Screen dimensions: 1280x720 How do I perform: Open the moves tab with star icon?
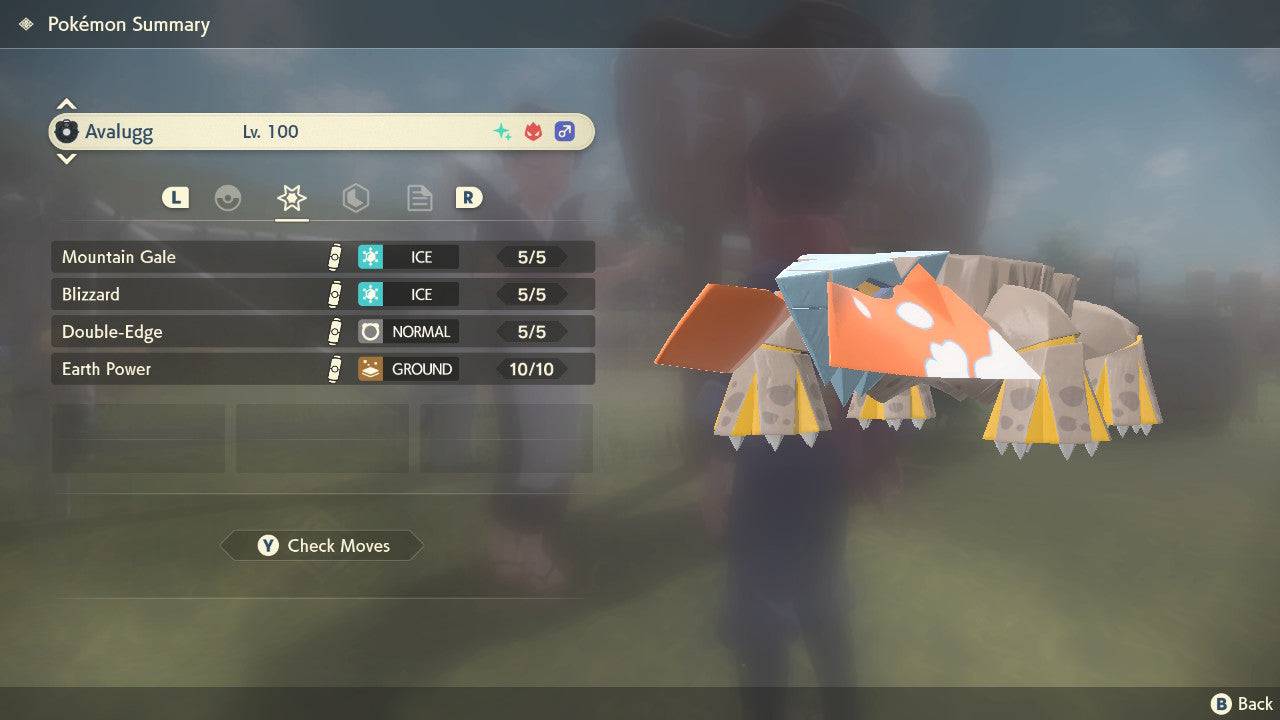pyautogui.click(x=291, y=198)
